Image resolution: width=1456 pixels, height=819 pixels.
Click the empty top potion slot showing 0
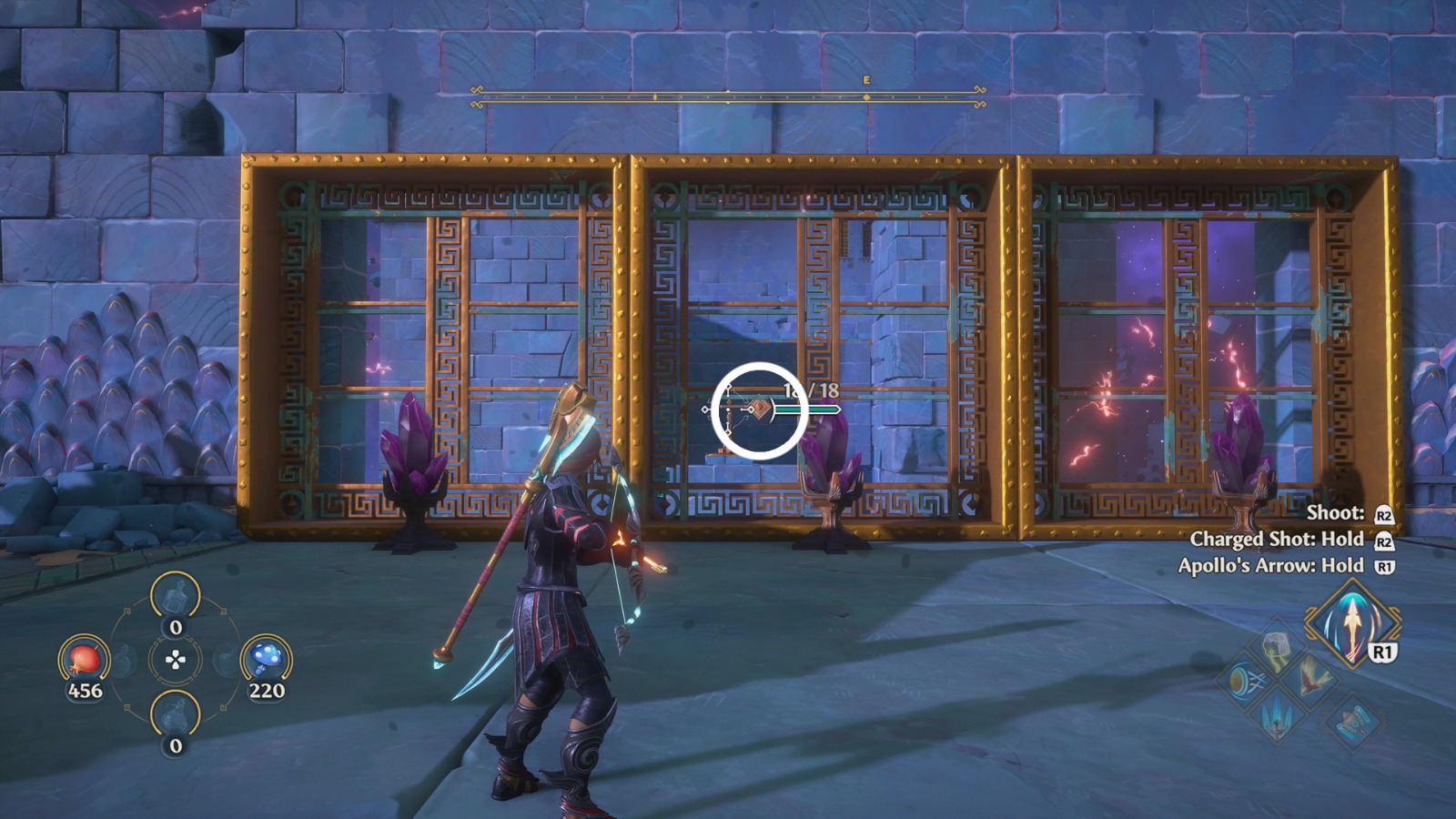[x=175, y=596]
